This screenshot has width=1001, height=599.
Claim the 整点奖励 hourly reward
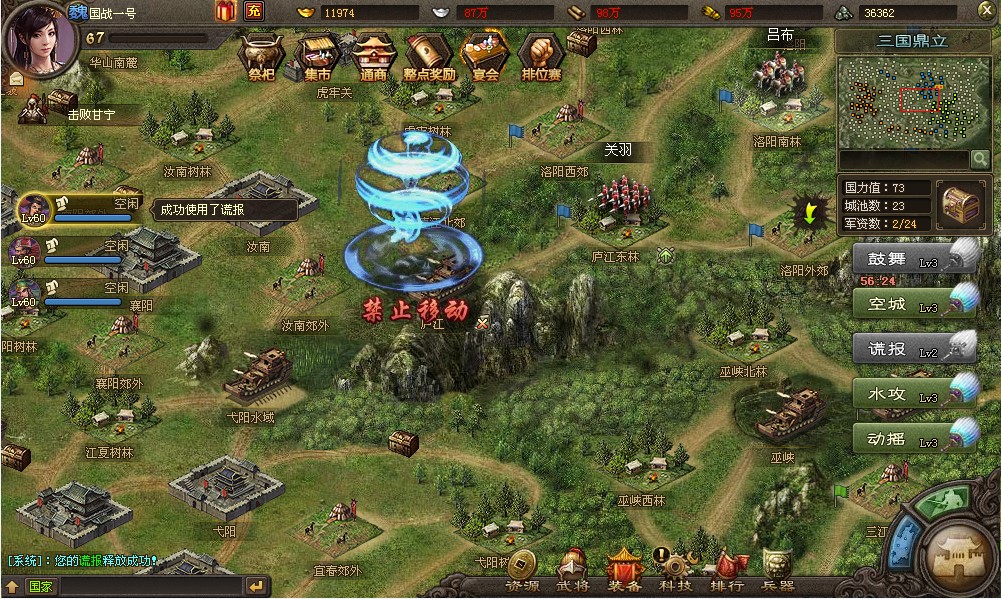tap(430, 55)
